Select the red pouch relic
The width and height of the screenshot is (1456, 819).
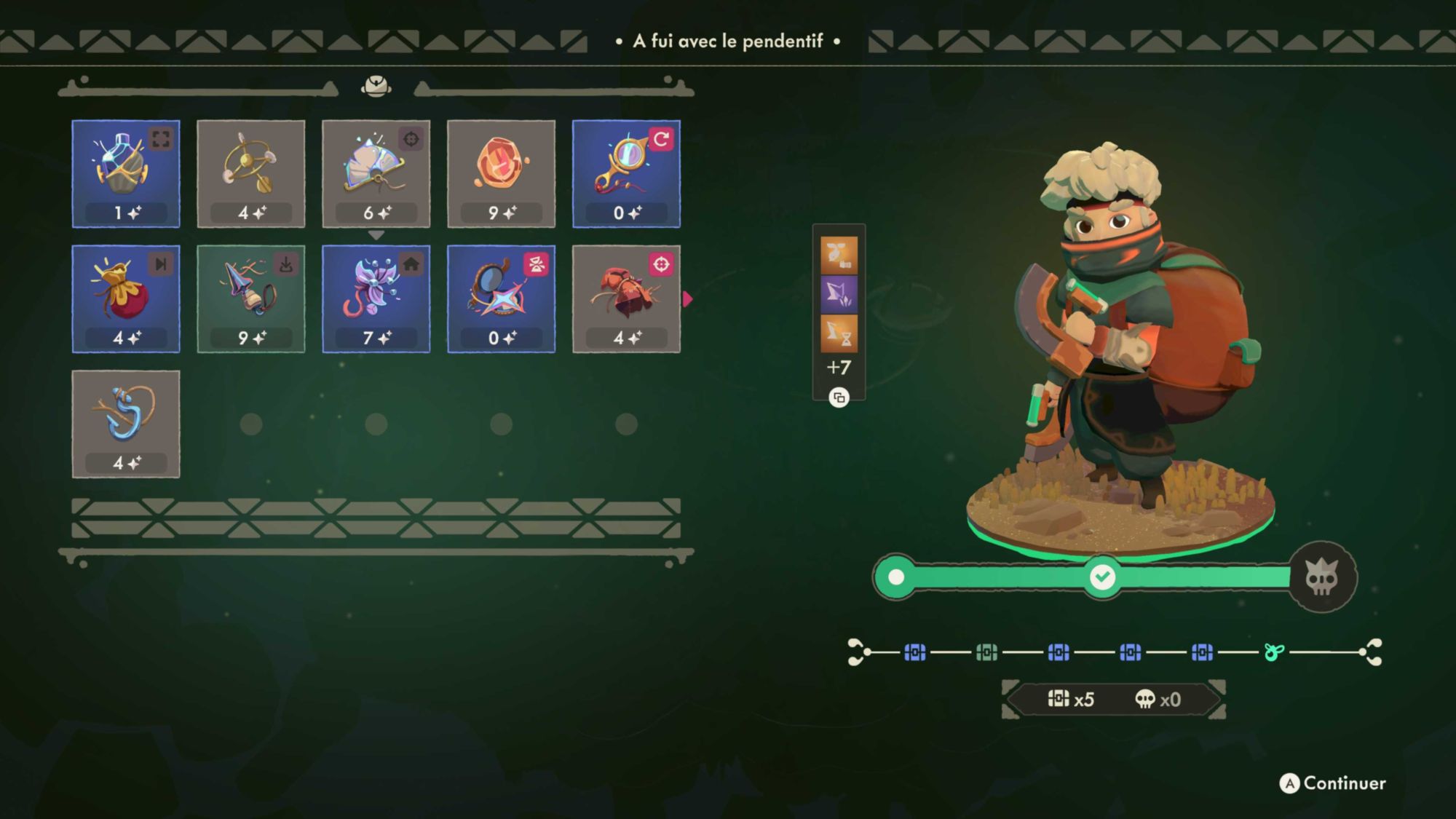tap(126, 299)
